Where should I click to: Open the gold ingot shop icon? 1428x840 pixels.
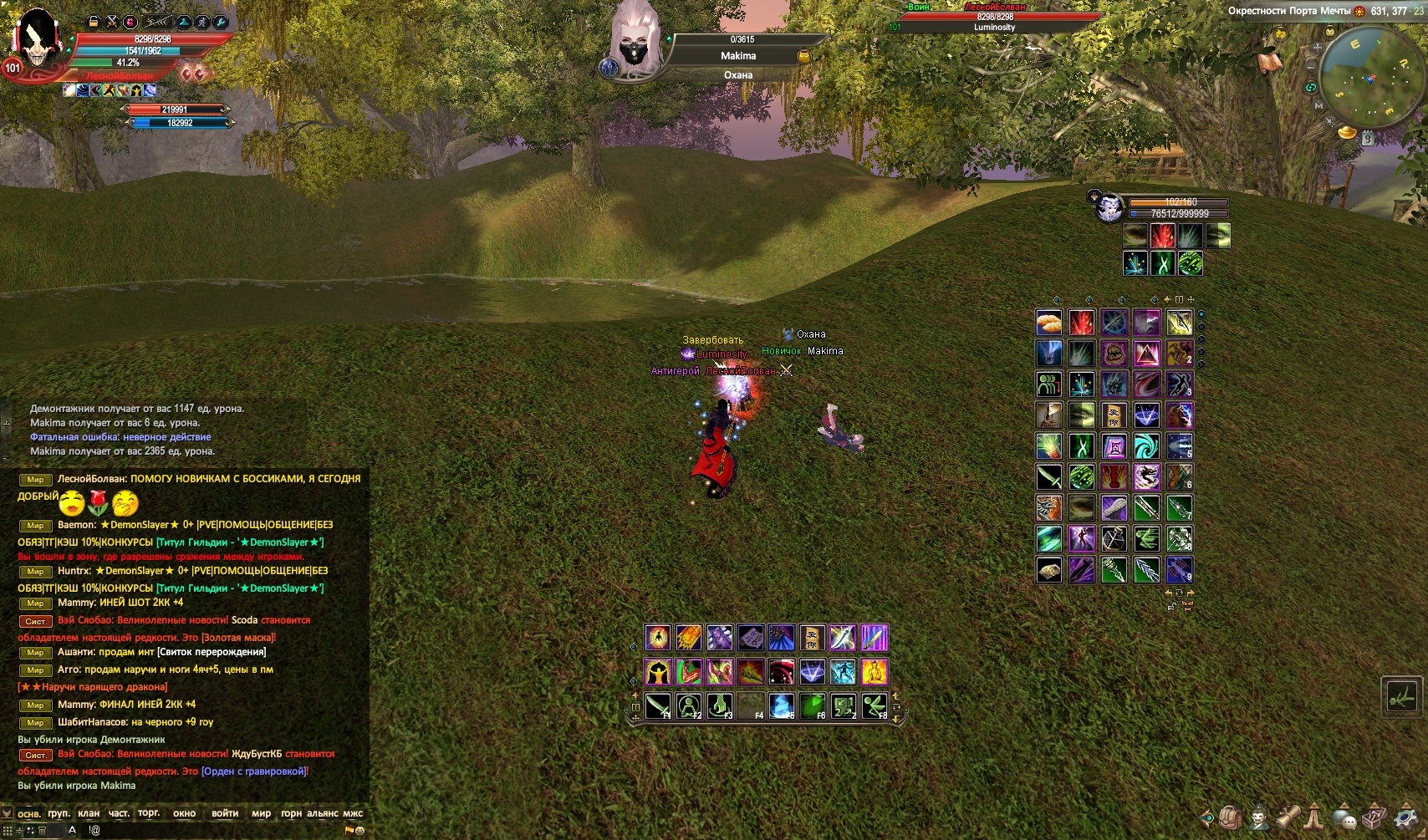pos(1347,132)
